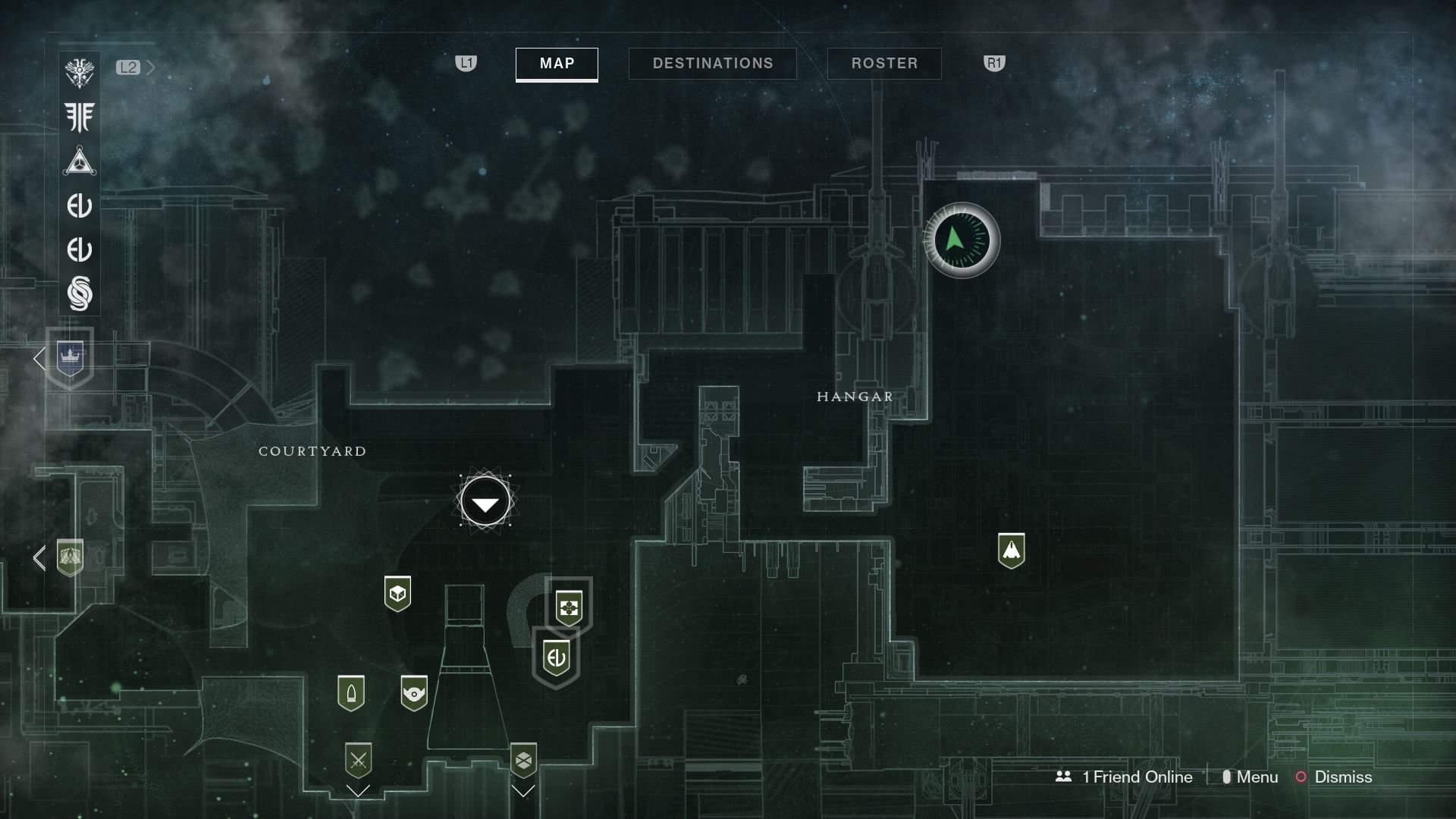The width and height of the screenshot is (1456, 819).
Task: Select the Vault cube icon in the Courtyard
Action: (x=398, y=594)
